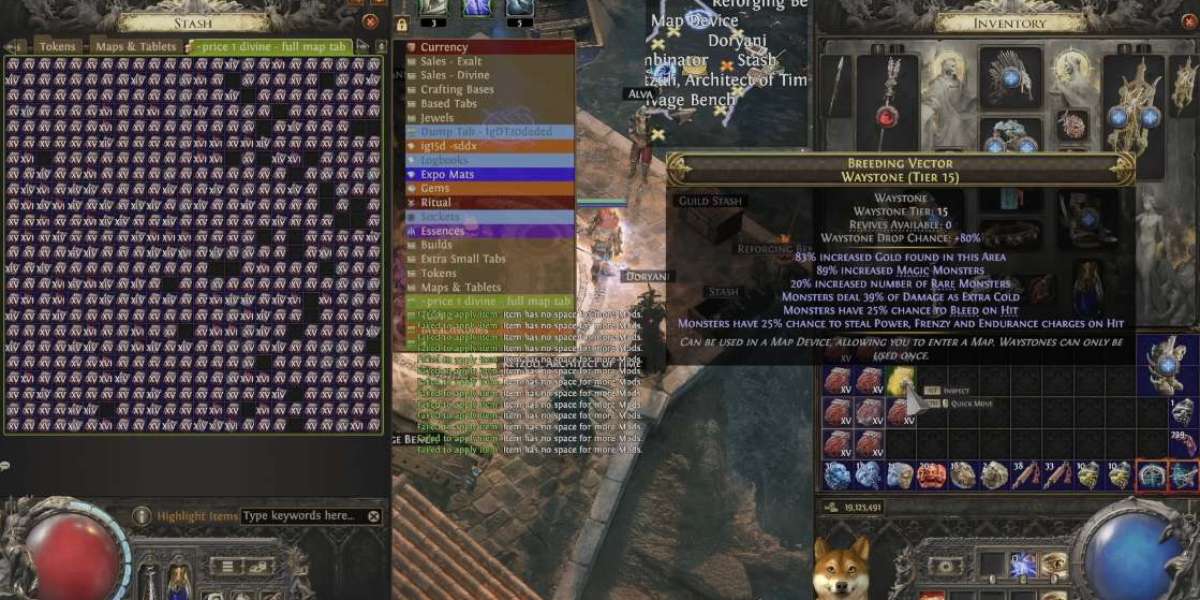Select the Ritual tab list entry
The image size is (1200, 600).
click(436, 202)
